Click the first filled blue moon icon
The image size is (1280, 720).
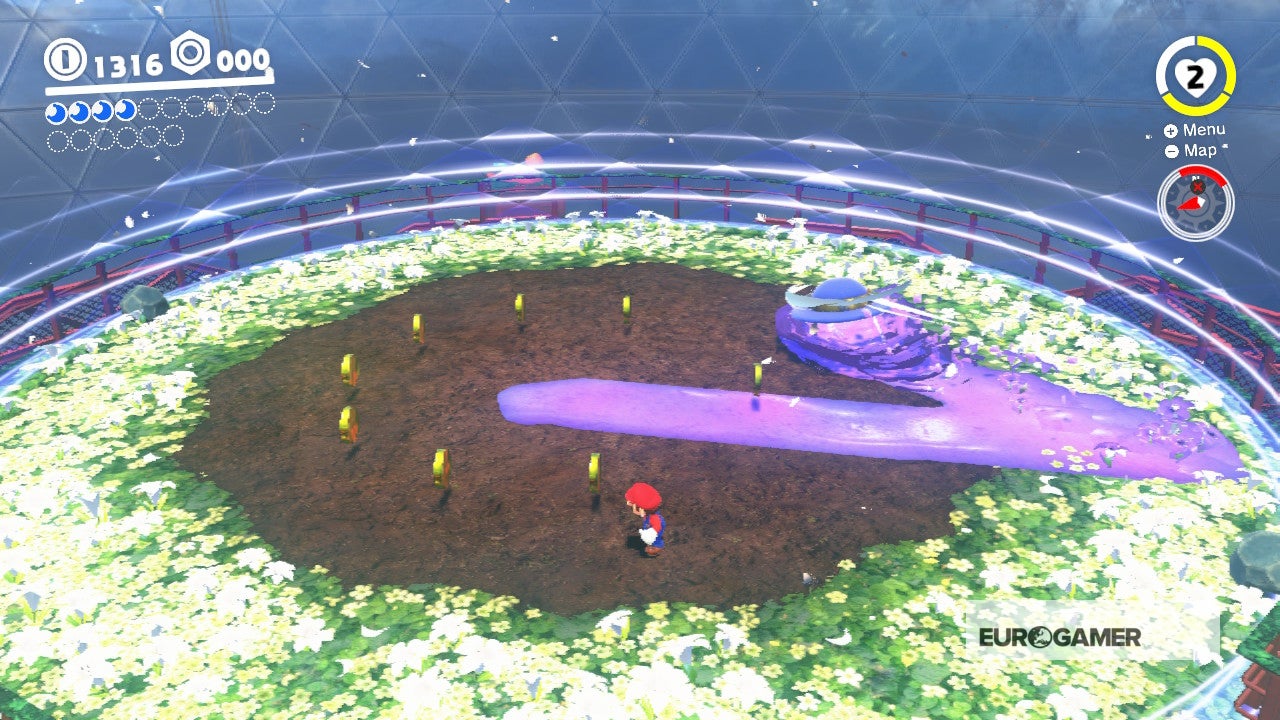pos(56,110)
